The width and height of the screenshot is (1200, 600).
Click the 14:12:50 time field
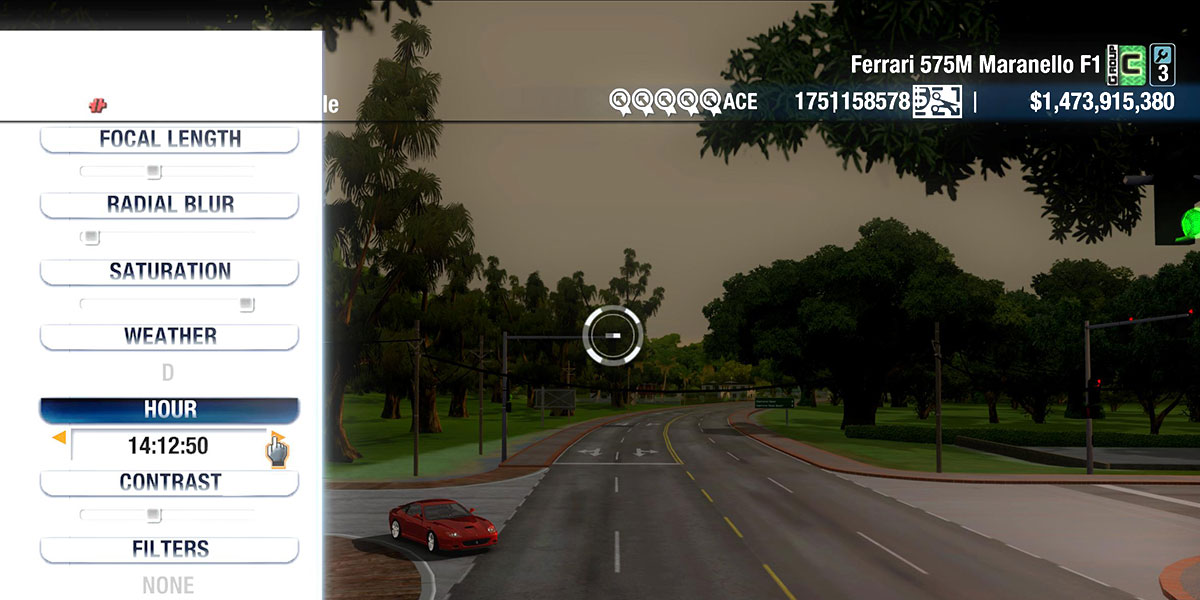click(168, 446)
